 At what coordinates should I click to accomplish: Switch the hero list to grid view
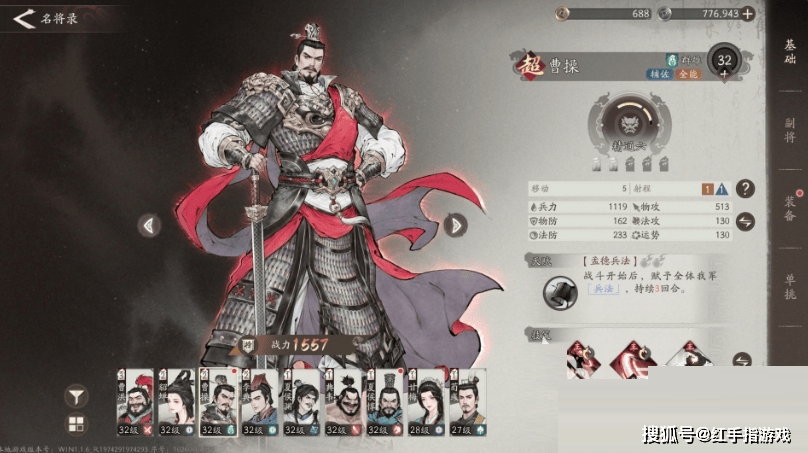click(x=76, y=424)
